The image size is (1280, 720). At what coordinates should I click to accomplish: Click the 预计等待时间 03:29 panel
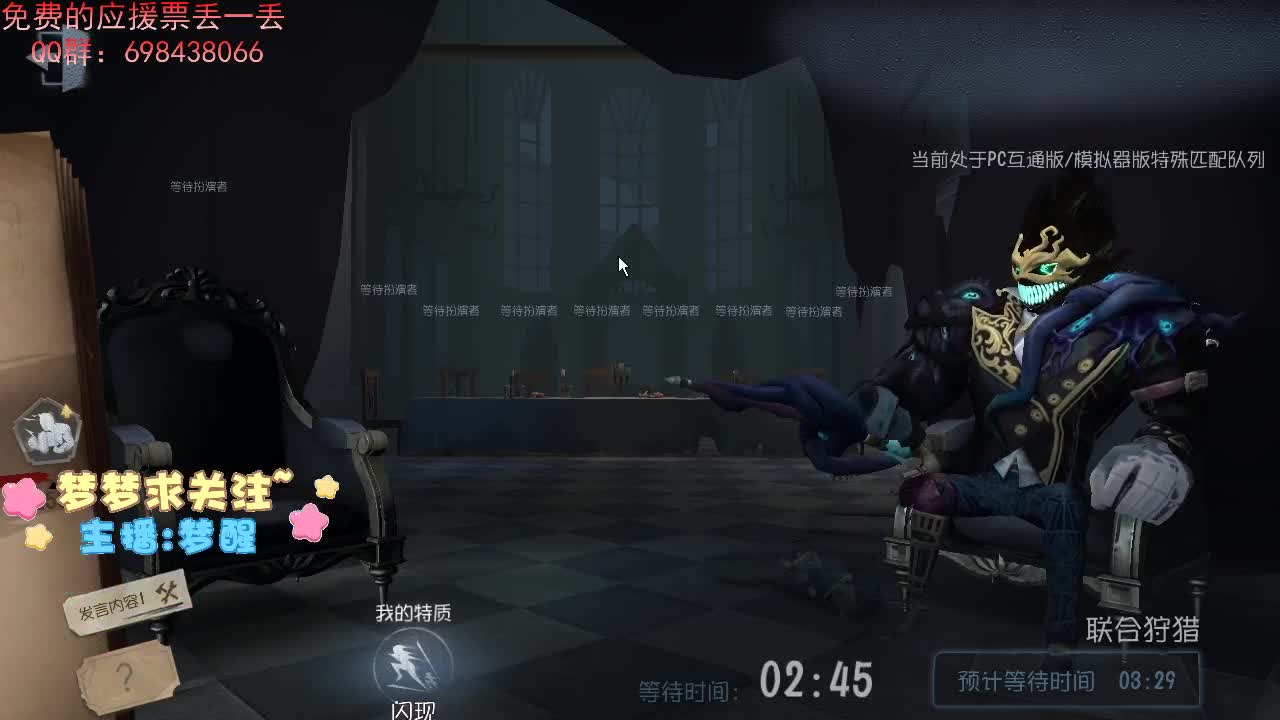1066,679
